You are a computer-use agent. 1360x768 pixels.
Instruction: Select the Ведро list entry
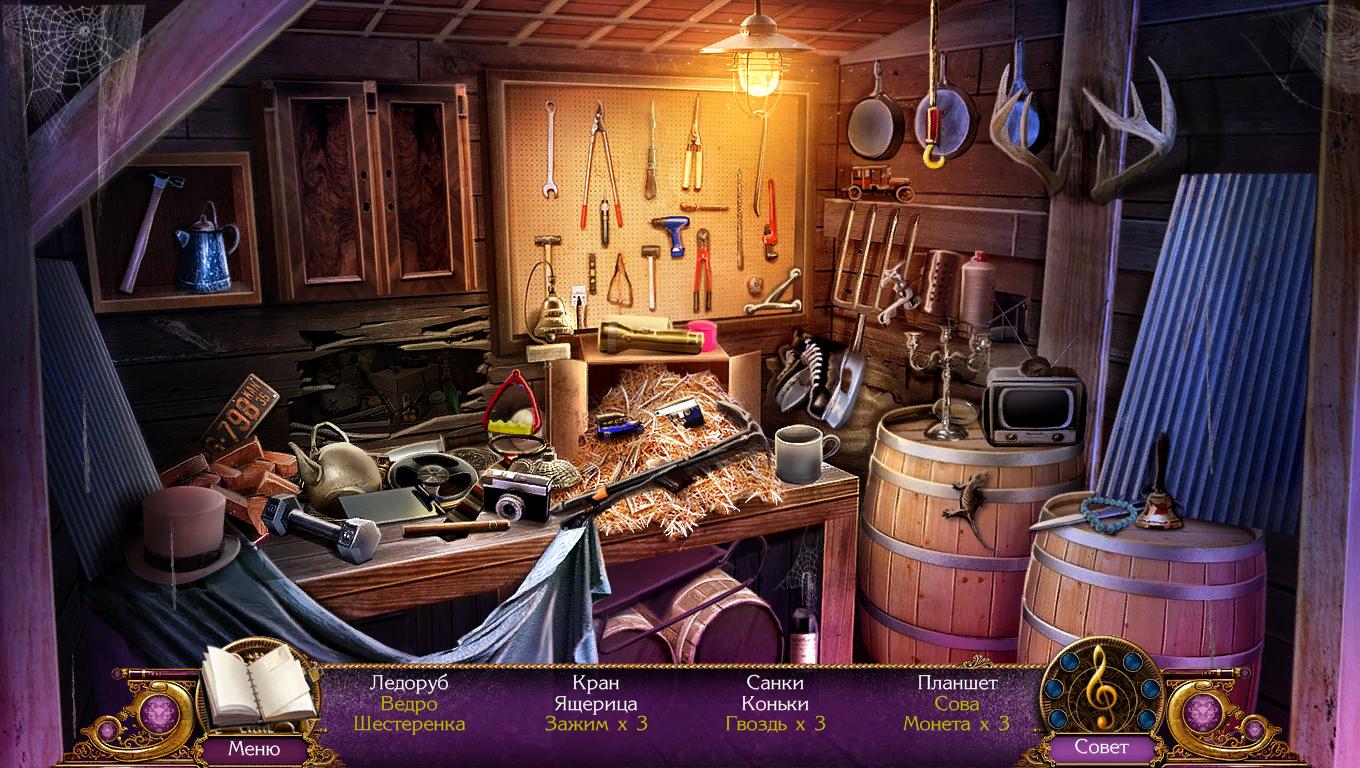pos(409,703)
